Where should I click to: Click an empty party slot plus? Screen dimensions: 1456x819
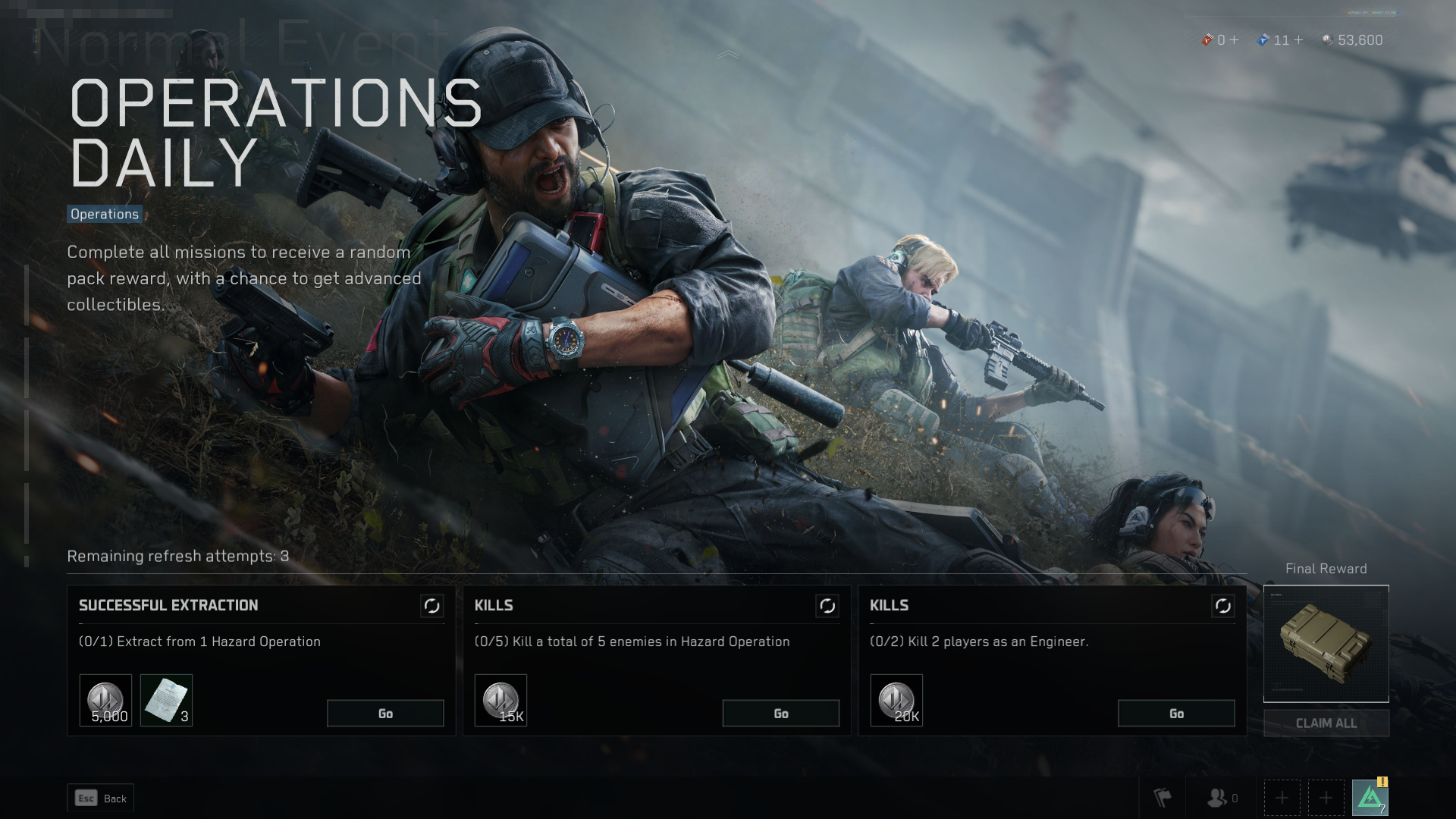click(1282, 797)
